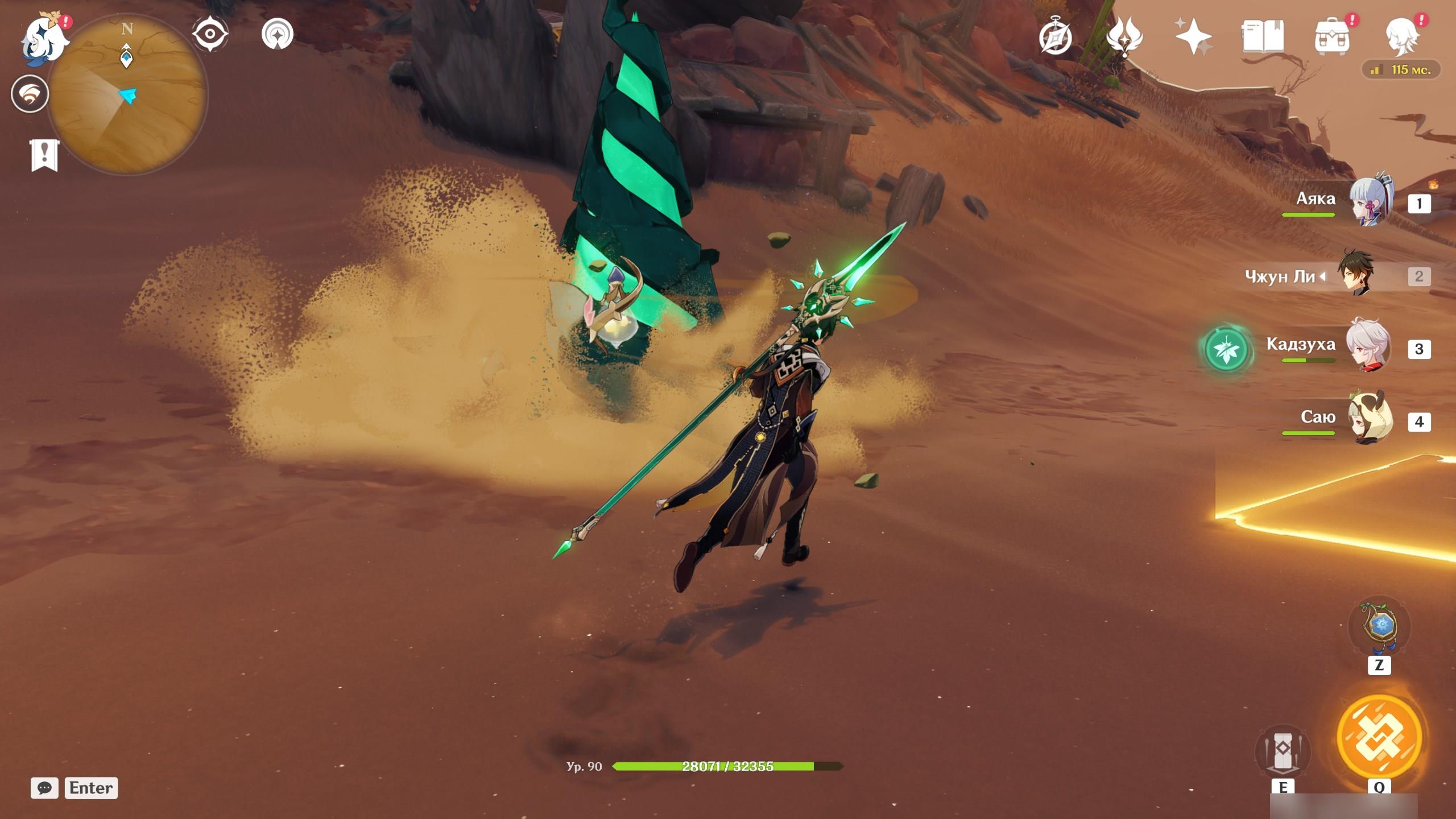The height and width of the screenshot is (819, 1456).
Task: Toggle the elemental sight eye icon
Action: [210, 34]
